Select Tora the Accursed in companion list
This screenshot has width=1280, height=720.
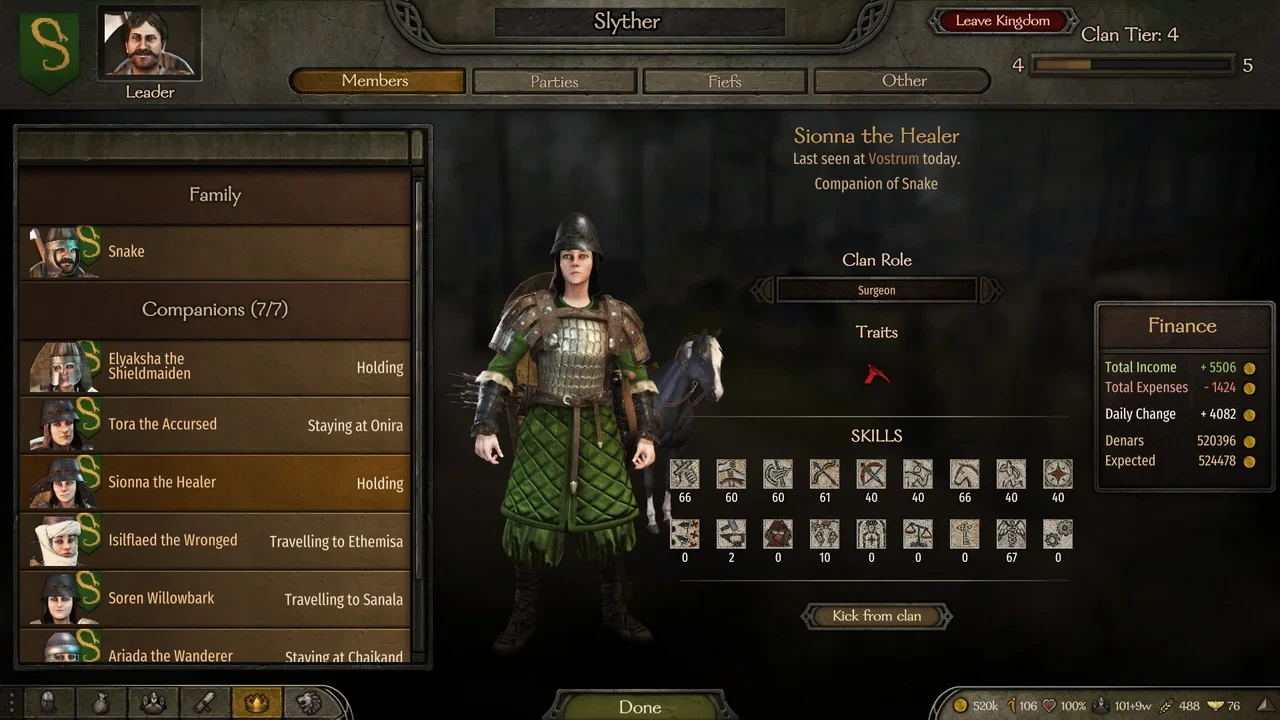[x=214, y=424]
